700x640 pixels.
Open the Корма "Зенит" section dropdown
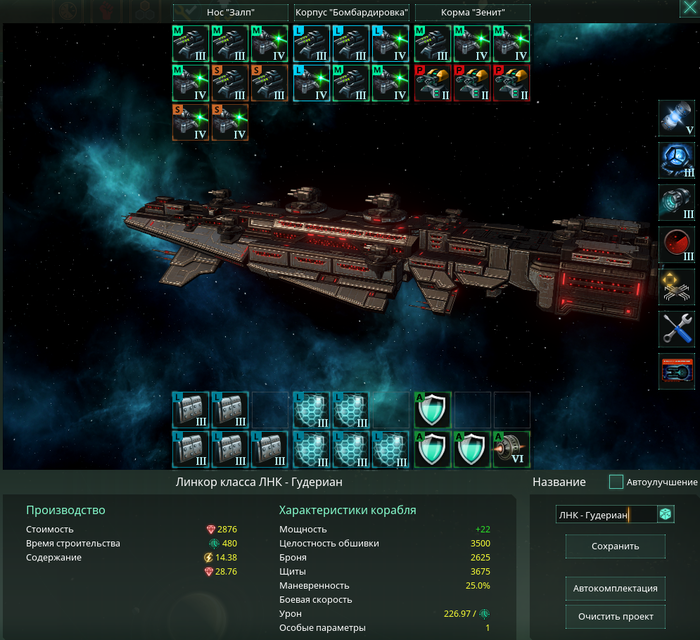471,12
